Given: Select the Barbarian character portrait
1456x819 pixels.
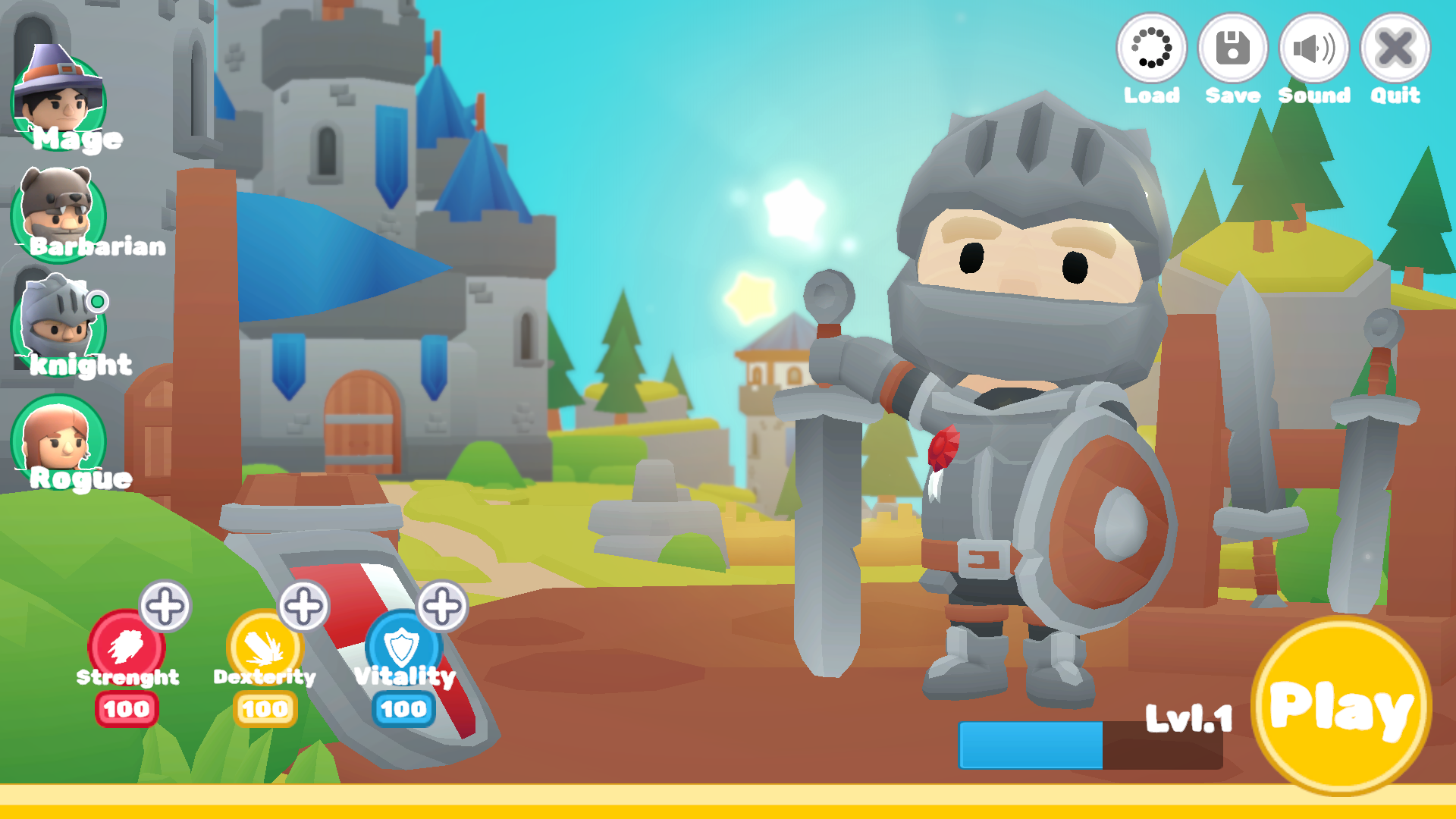Looking at the screenshot, I should coord(59,216).
